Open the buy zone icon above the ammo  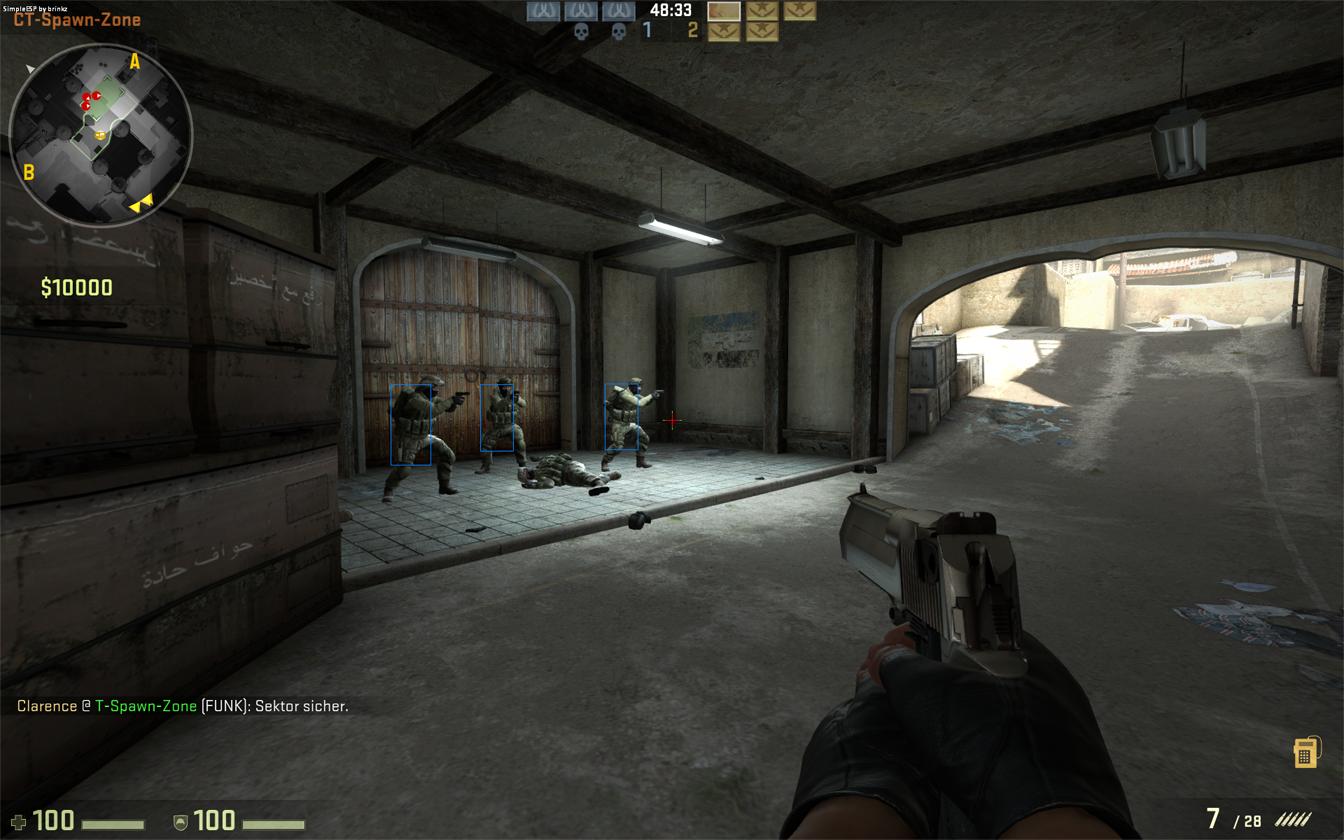click(1304, 753)
